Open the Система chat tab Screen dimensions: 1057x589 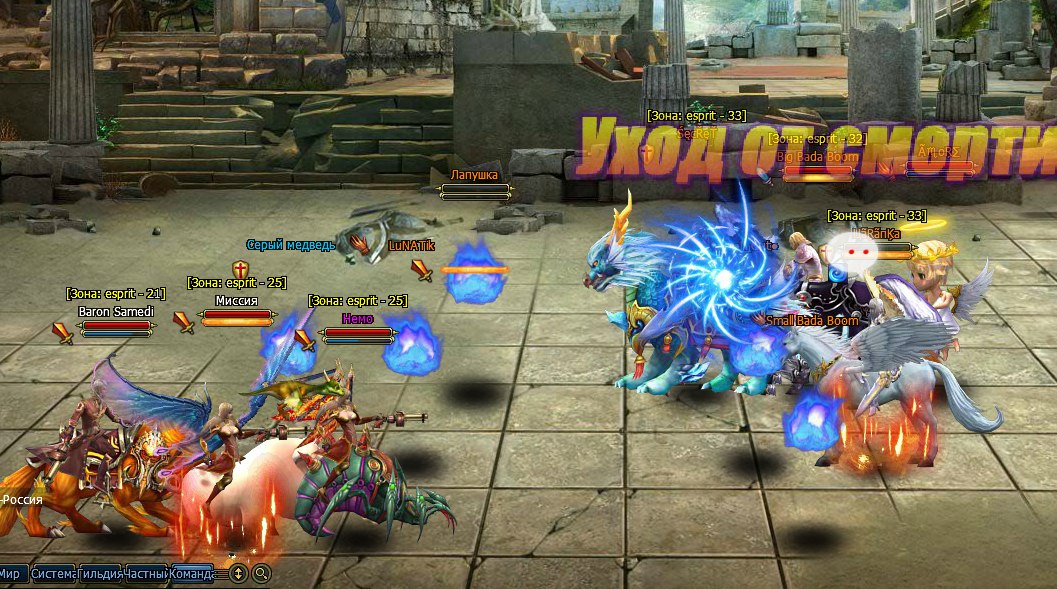coord(52,574)
